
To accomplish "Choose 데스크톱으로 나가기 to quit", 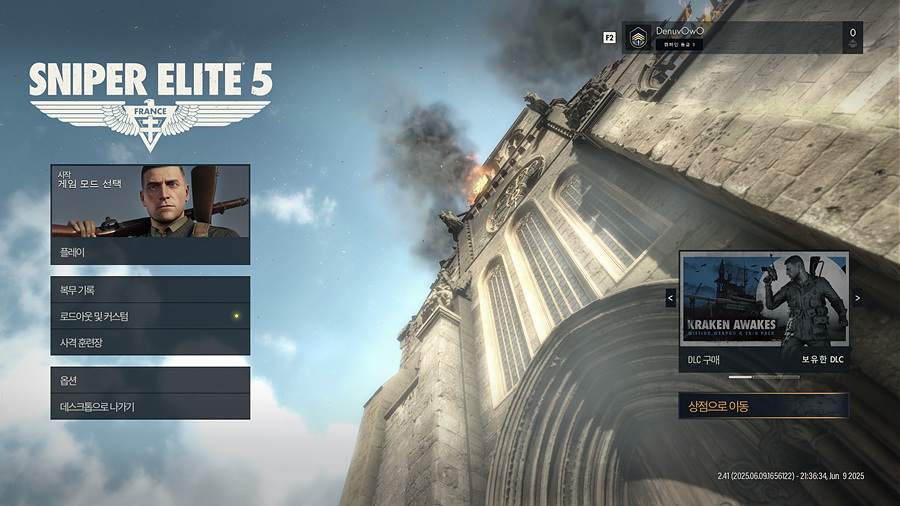I will pos(150,406).
